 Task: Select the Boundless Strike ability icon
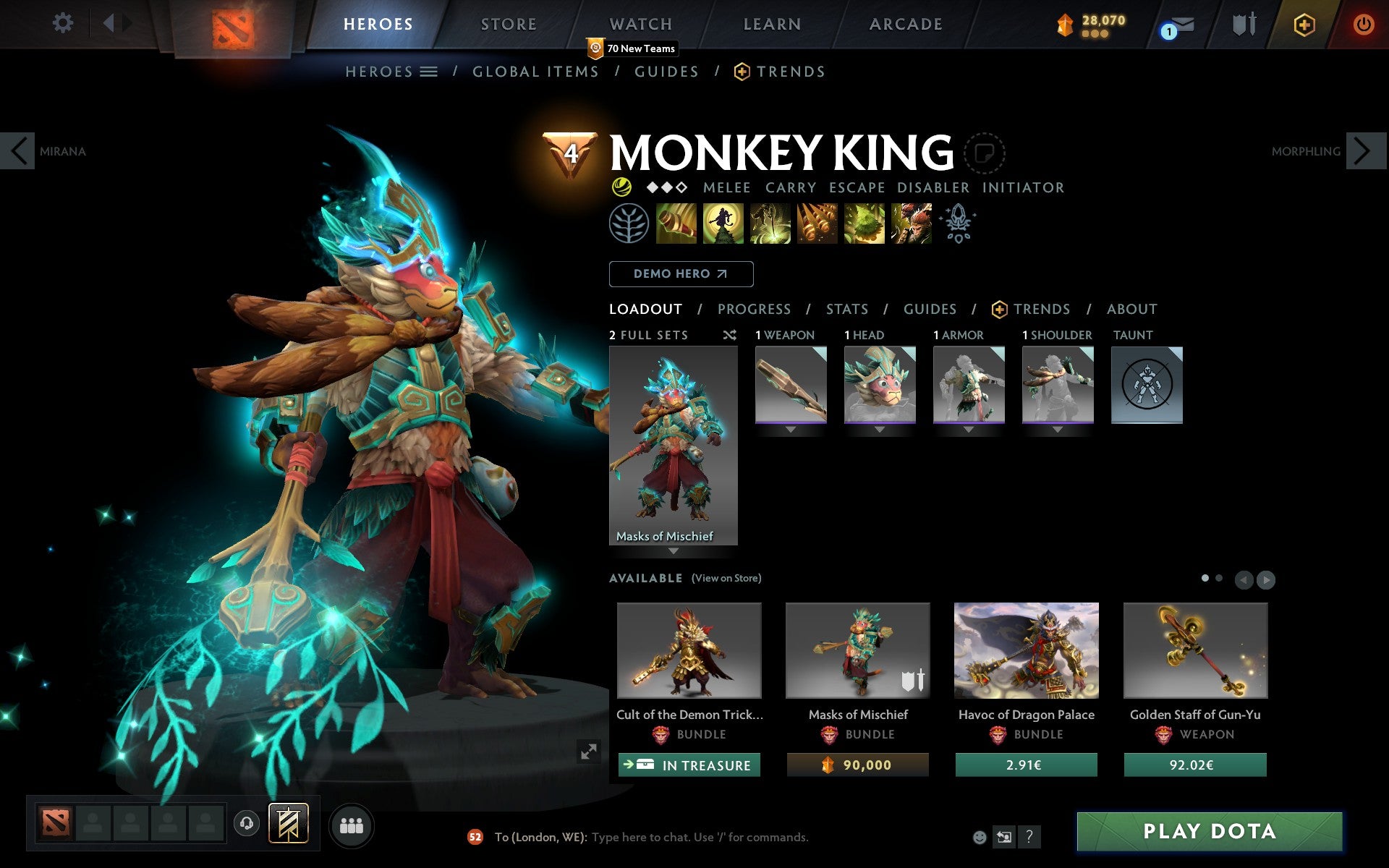[674, 224]
